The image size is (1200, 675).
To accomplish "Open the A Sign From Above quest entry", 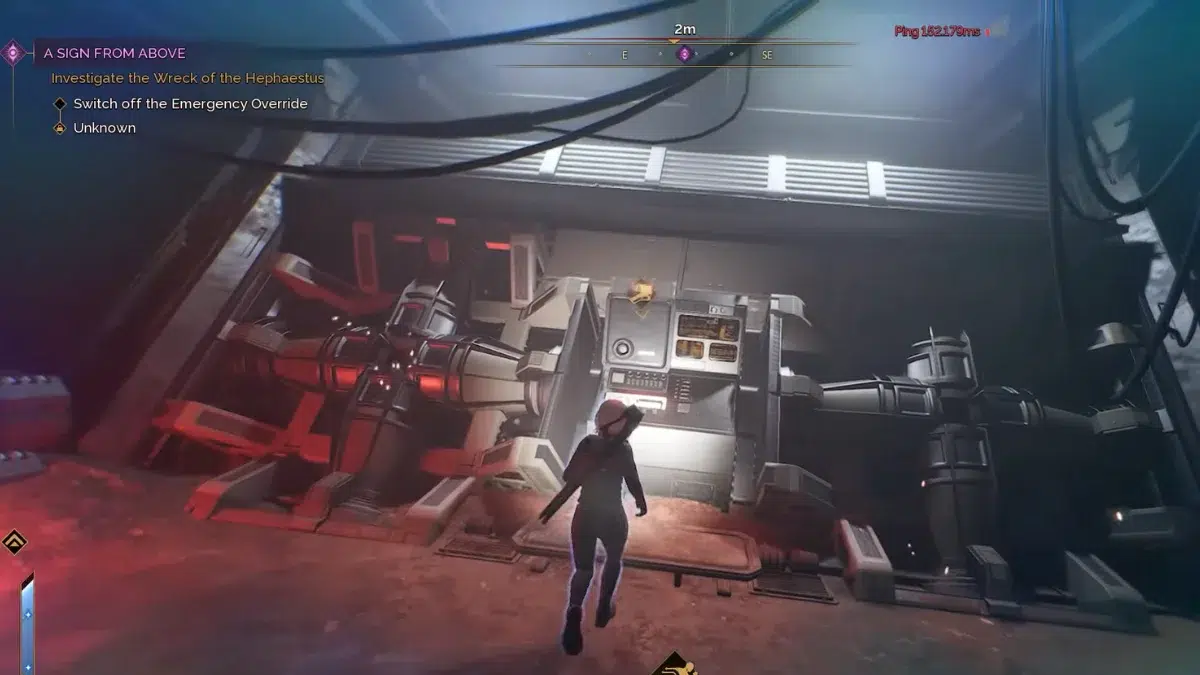I will click(x=114, y=53).
